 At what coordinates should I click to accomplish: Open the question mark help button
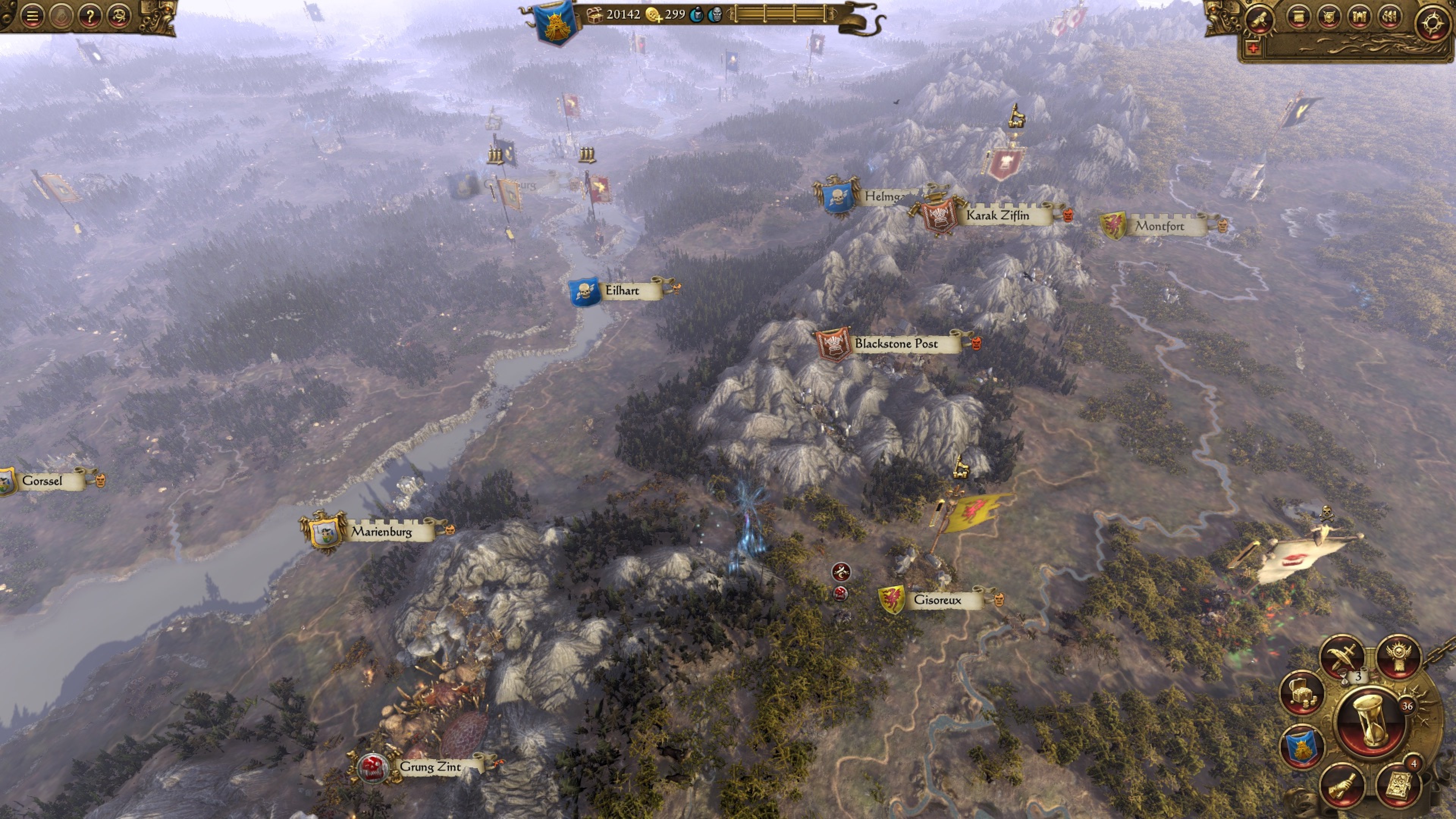89,16
